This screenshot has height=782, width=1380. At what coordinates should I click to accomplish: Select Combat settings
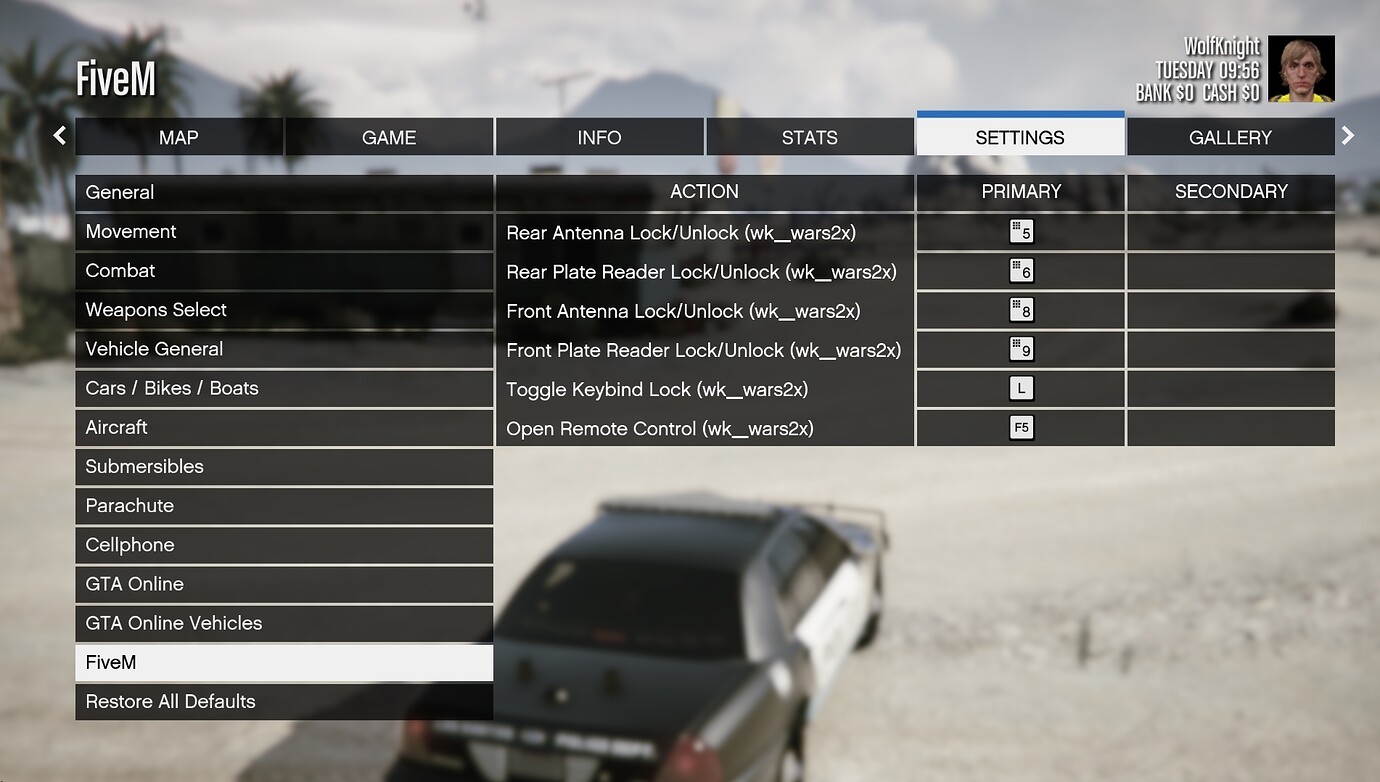click(x=284, y=270)
